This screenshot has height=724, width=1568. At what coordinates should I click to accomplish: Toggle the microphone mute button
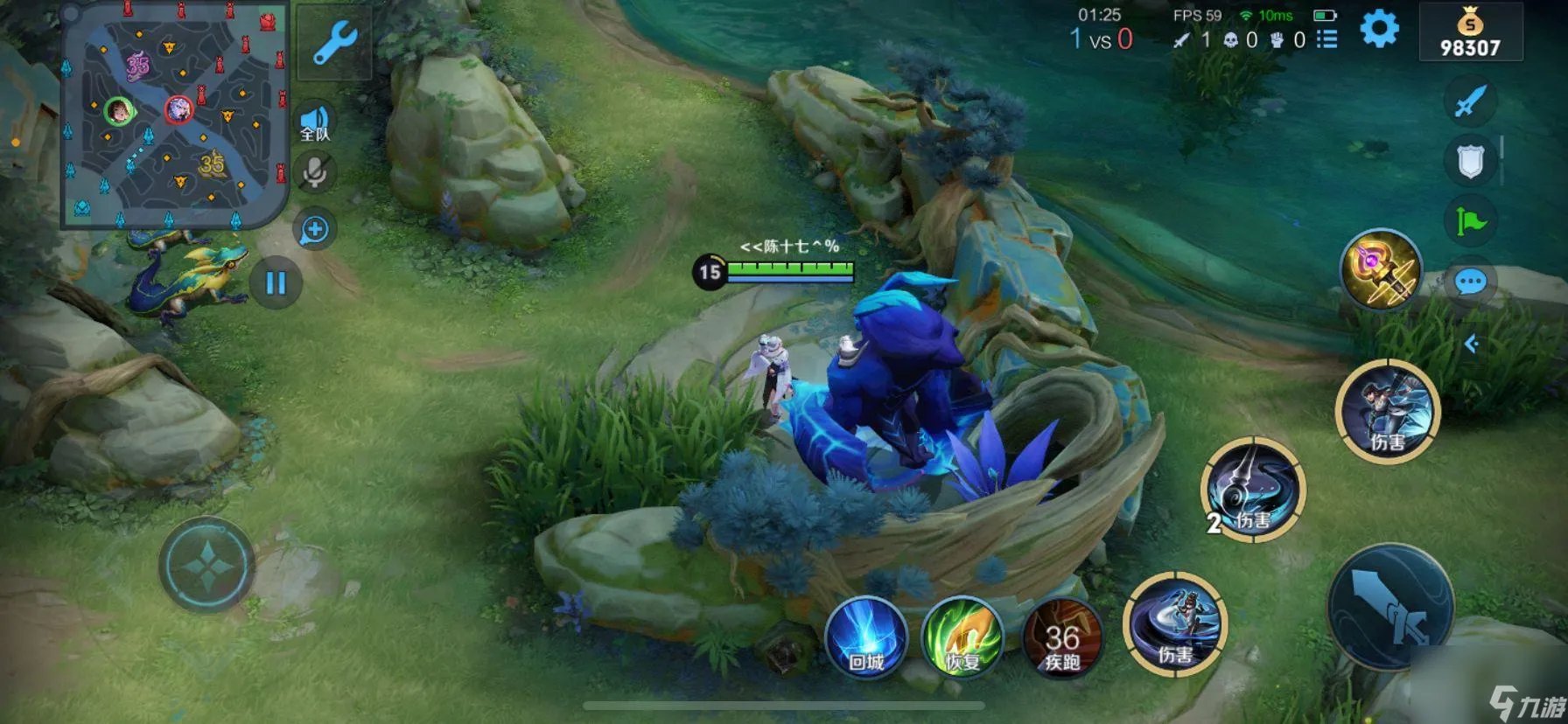pos(314,172)
